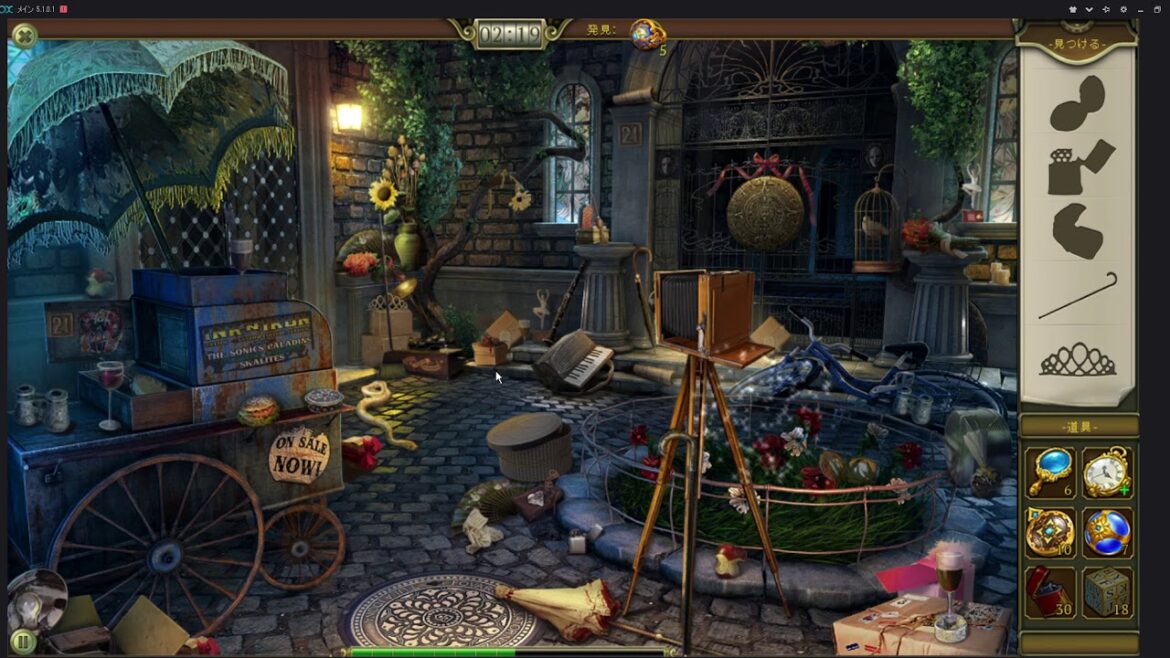The image size is (1170, 658).
Task: Select the letter cube tool
Action: point(1107,592)
